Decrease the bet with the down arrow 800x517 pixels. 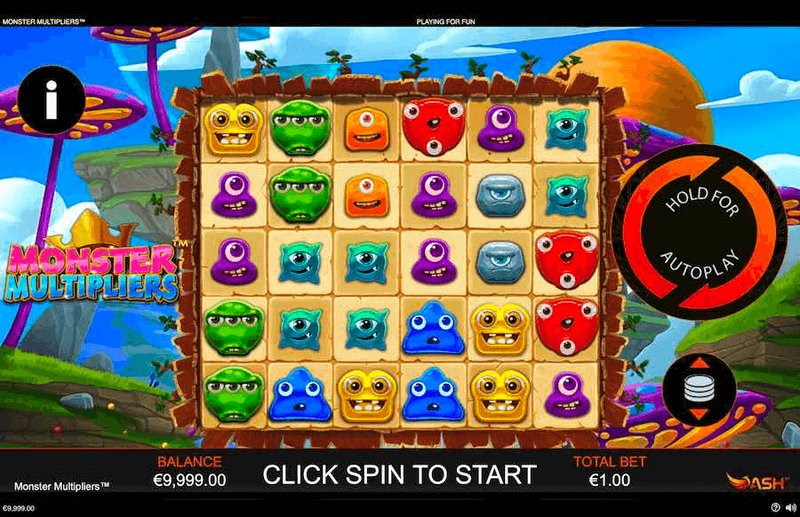700,413
